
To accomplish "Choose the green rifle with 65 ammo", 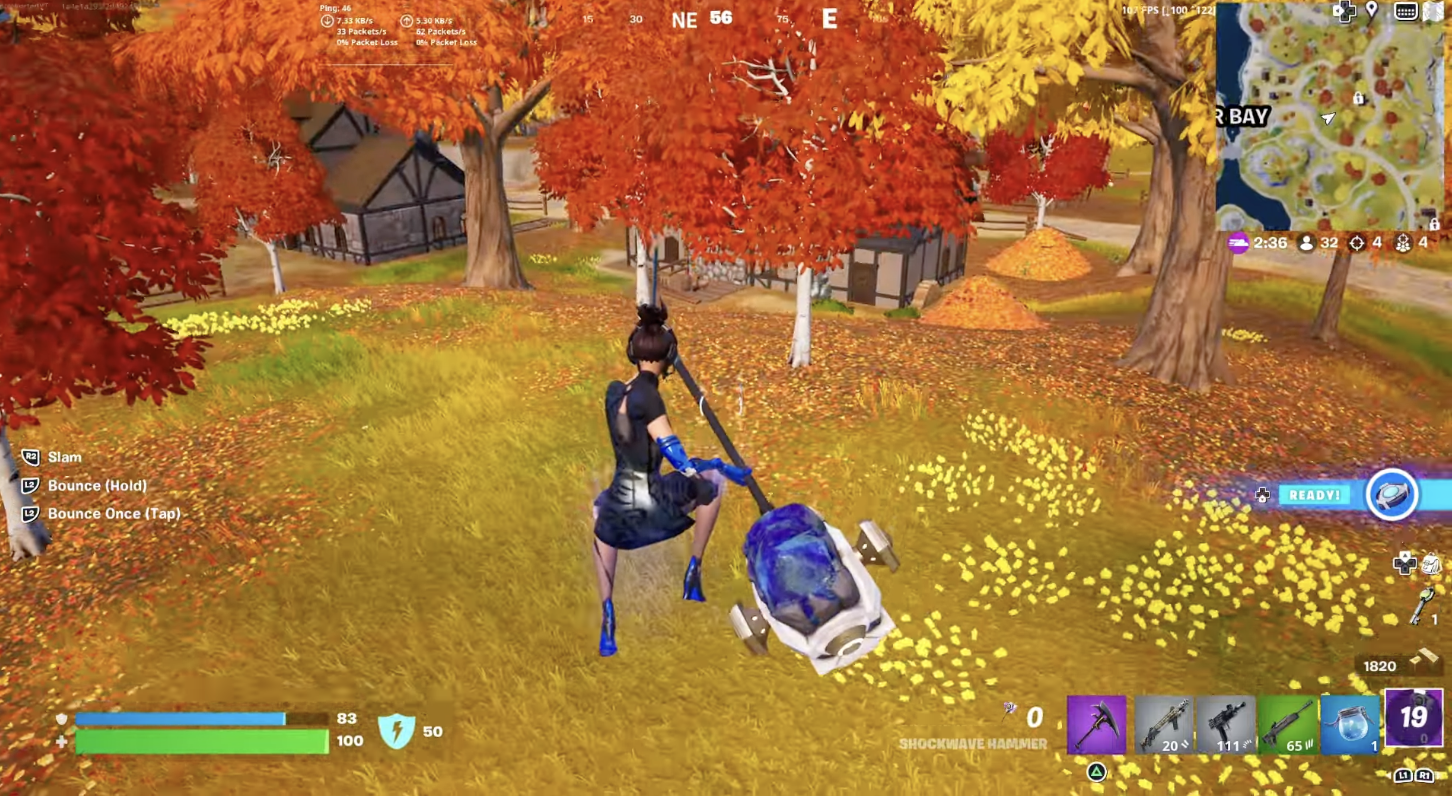I will (x=1288, y=724).
